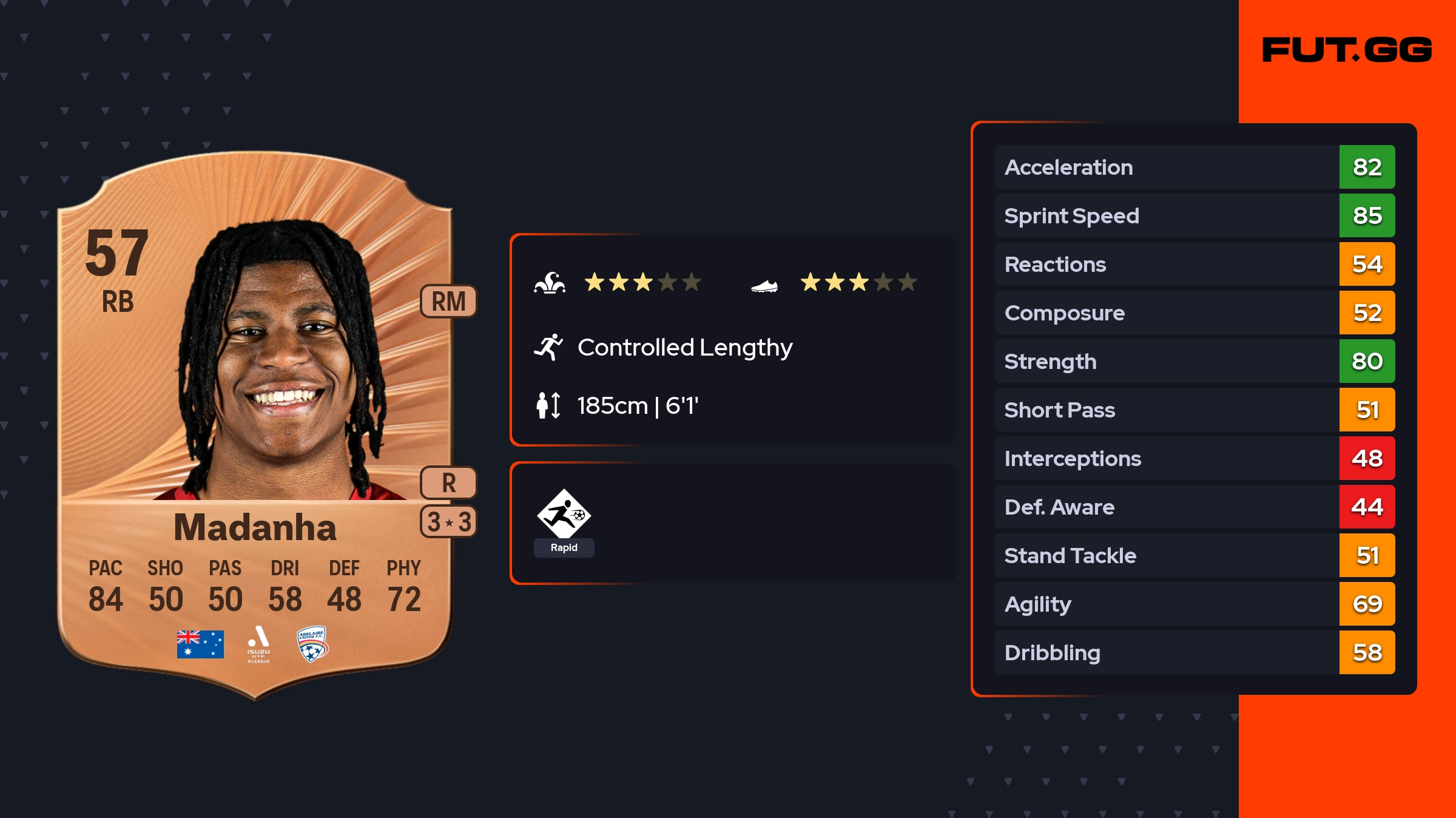
Task: Open the Adelaide United club badge
Action: pyautogui.click(x=312, y=644)
